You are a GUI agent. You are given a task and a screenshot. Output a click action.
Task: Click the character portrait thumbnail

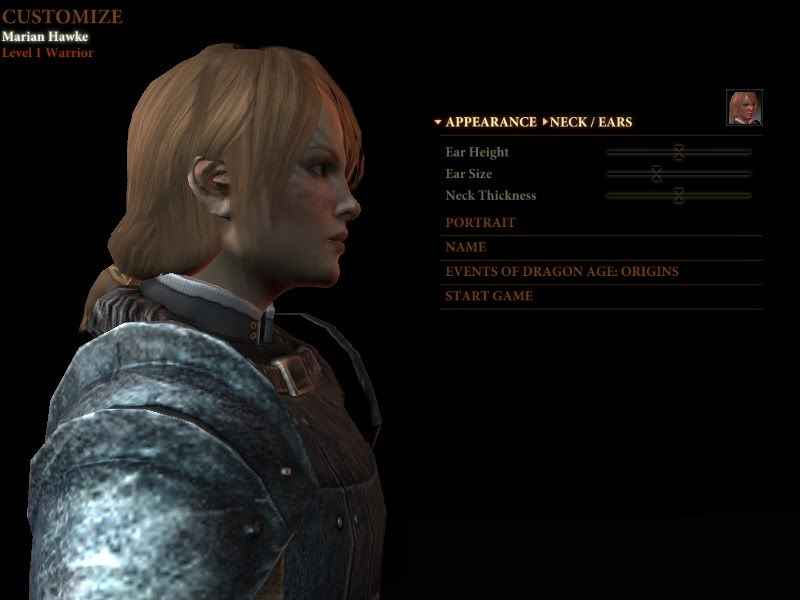coord(744,107)
